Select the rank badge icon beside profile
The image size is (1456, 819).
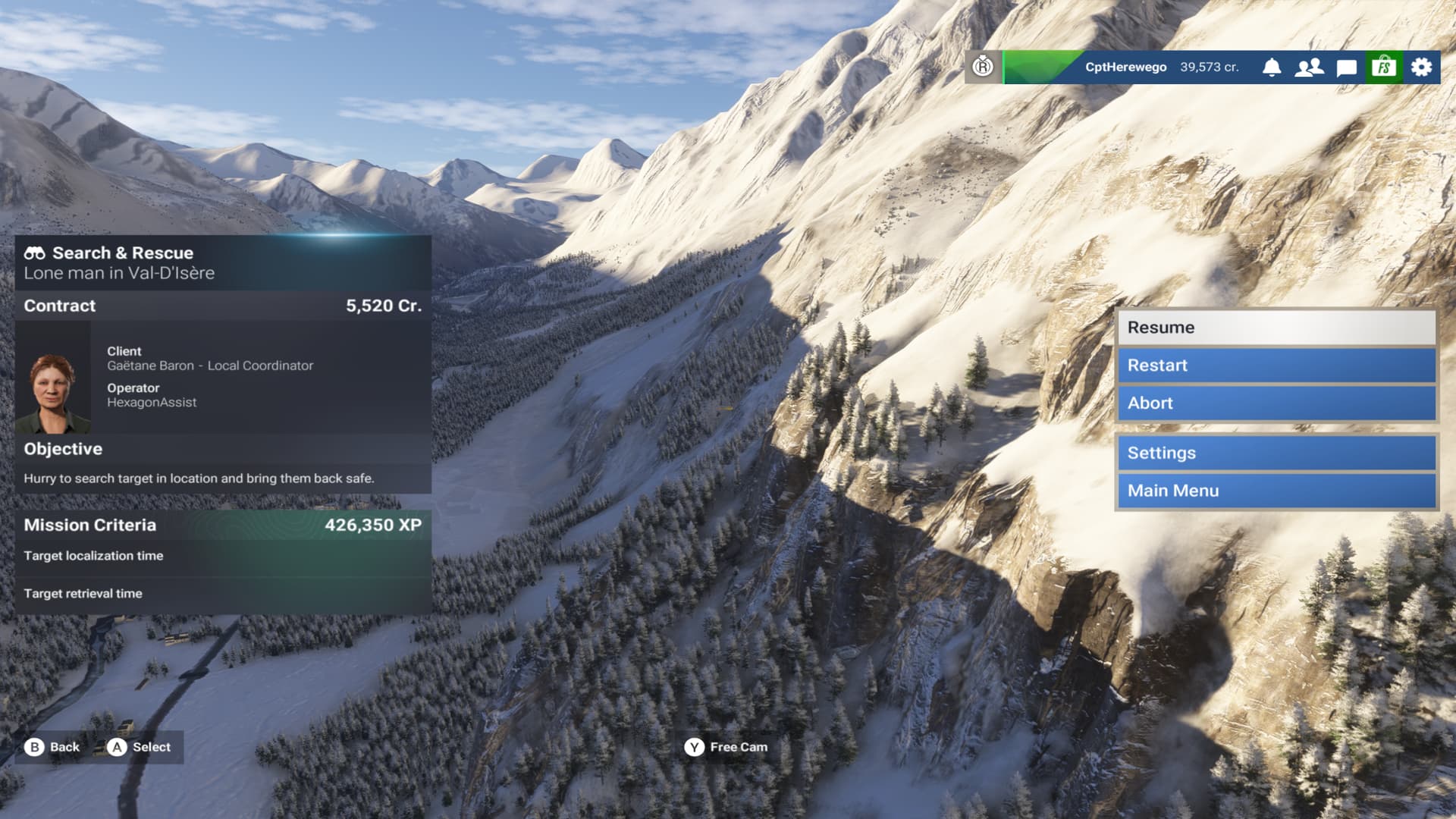pyautogui.click(x=983, y=67)
